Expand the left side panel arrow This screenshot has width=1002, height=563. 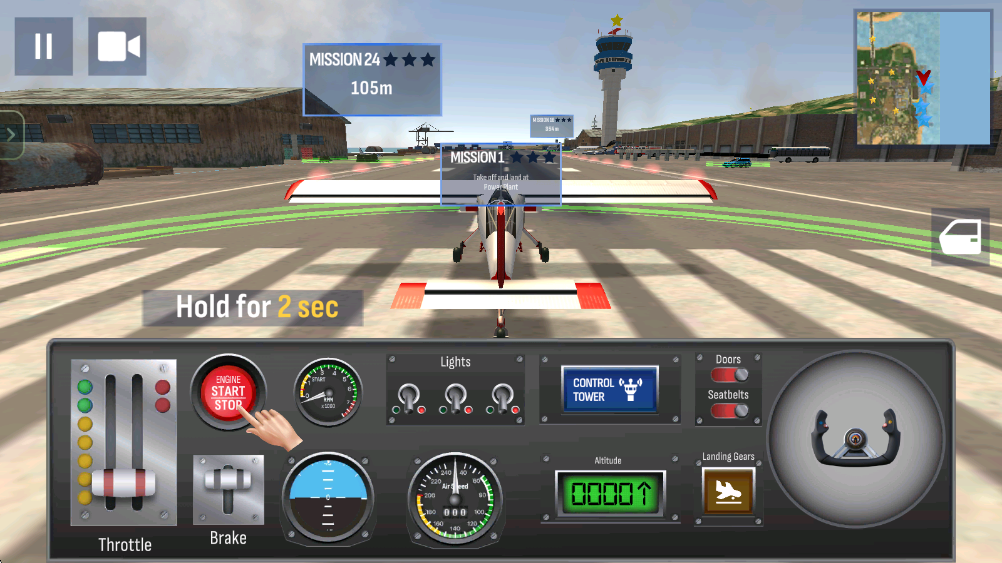pyautogui.click(x=11, y=135)
